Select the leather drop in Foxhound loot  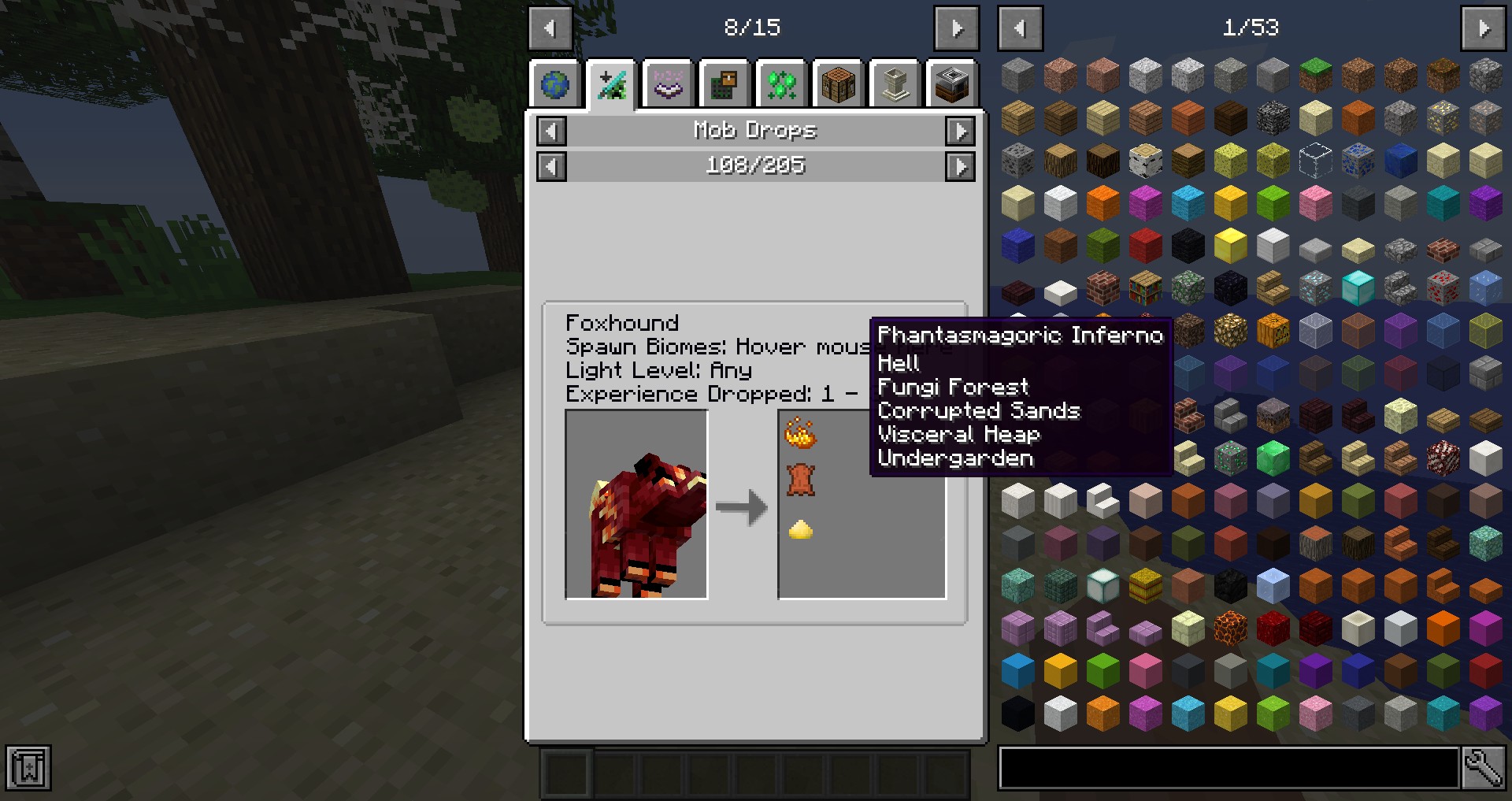click(x=801, y=480)
